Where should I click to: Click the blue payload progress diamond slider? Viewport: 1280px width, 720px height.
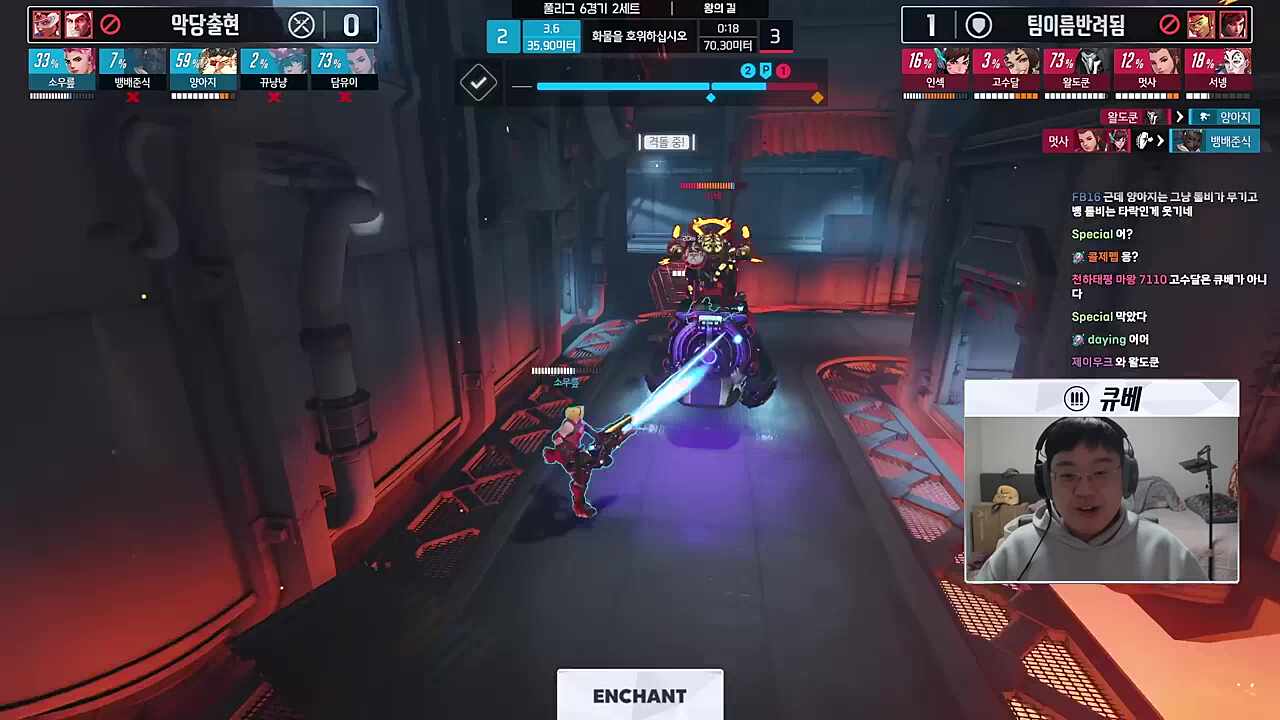coord(711,98)
